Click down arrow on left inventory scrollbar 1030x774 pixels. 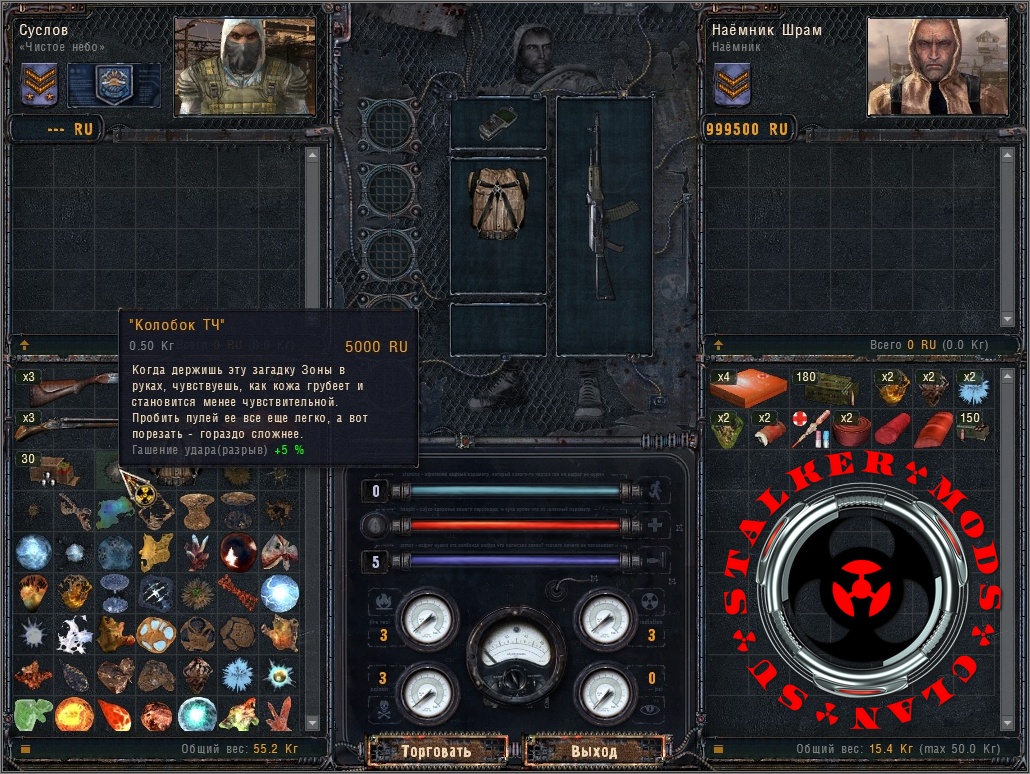pyautogui.click(x=312, y=722)
